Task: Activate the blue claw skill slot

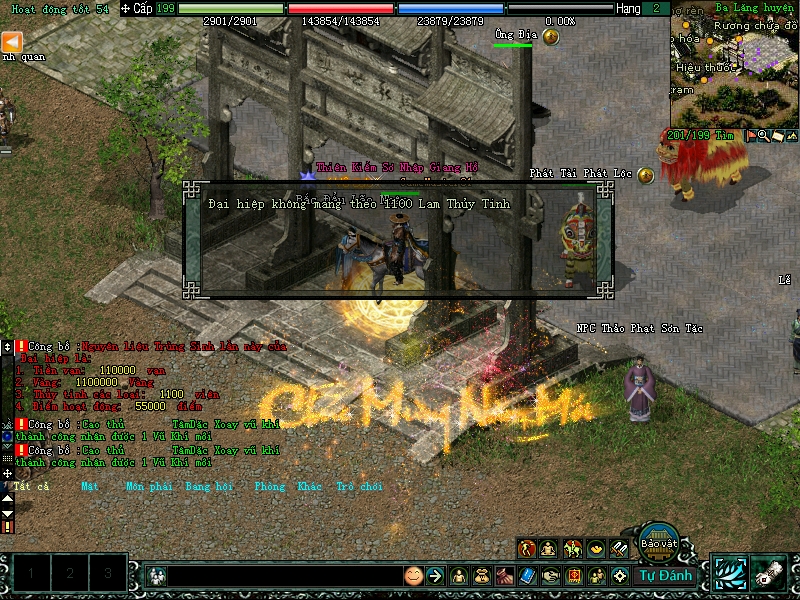Action: pos(729,574)
